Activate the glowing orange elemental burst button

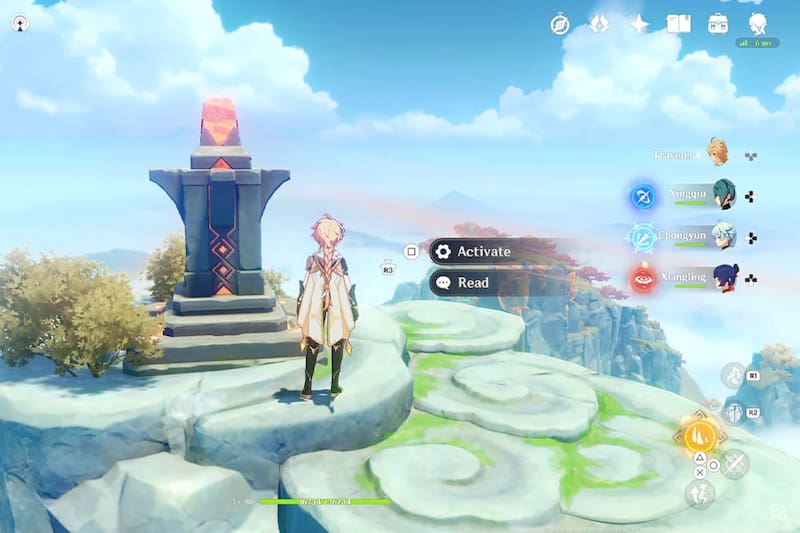click(700, 436)
